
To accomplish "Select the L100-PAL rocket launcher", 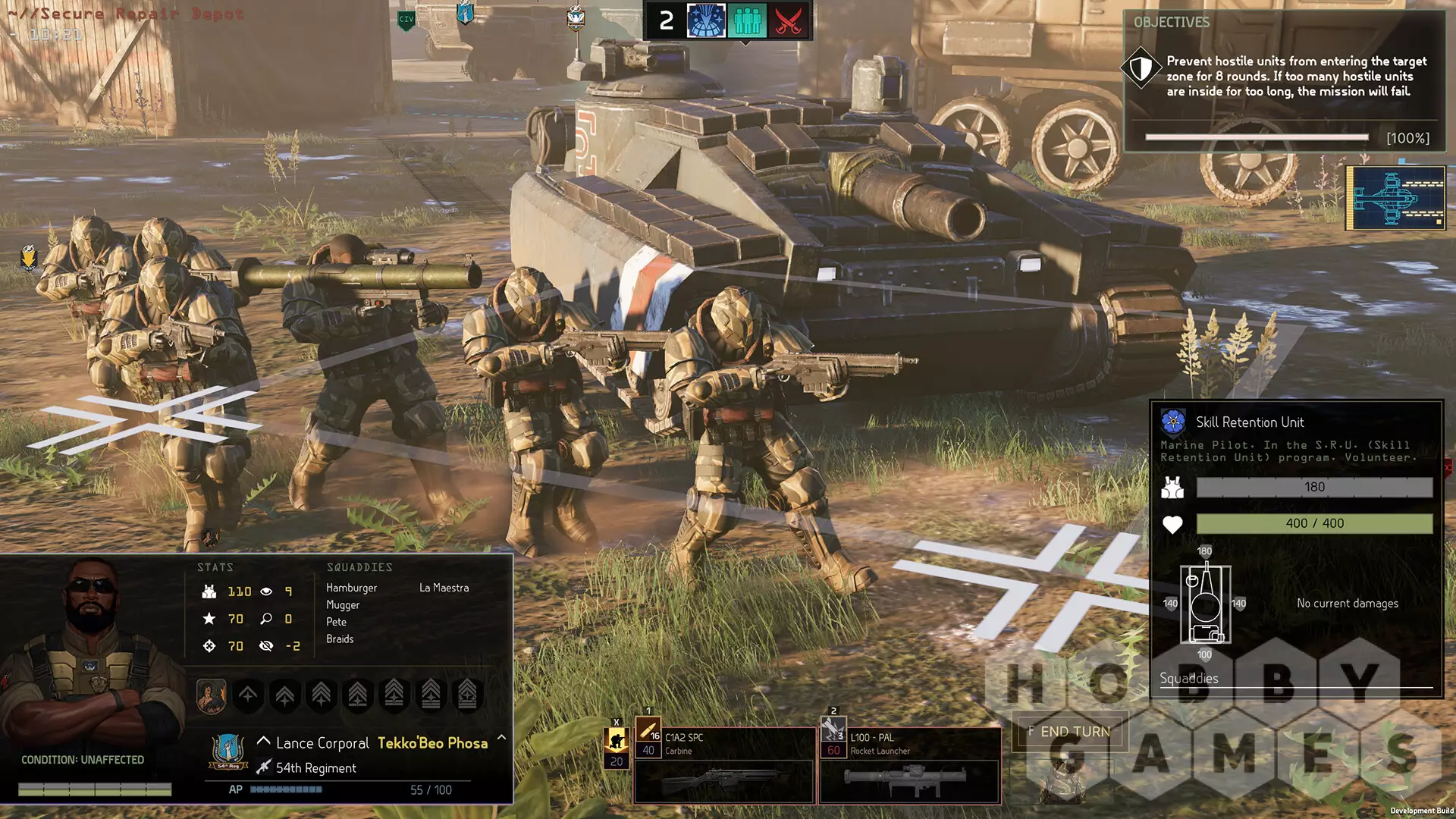I will point(910,764).
